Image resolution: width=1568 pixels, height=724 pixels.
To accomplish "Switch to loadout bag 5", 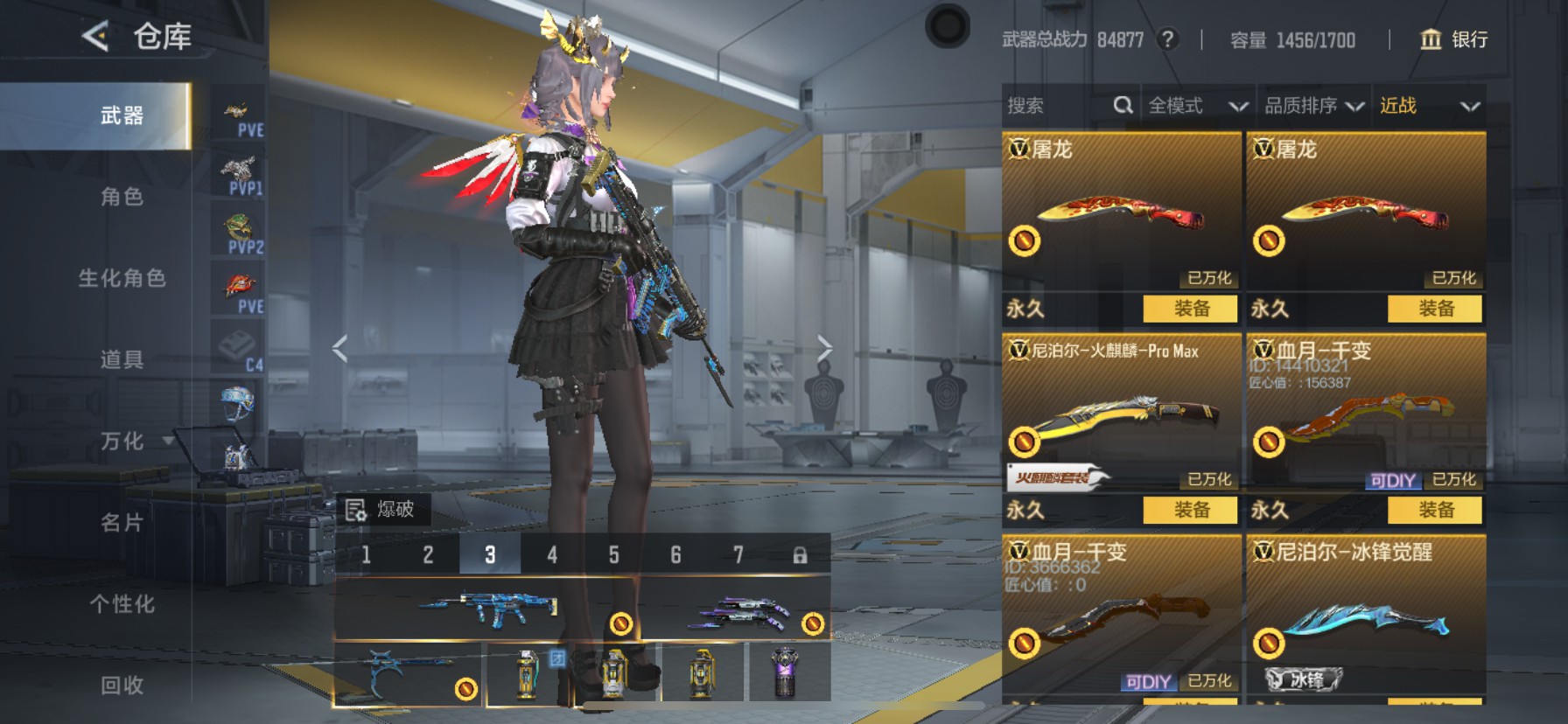I will point(613,554).
